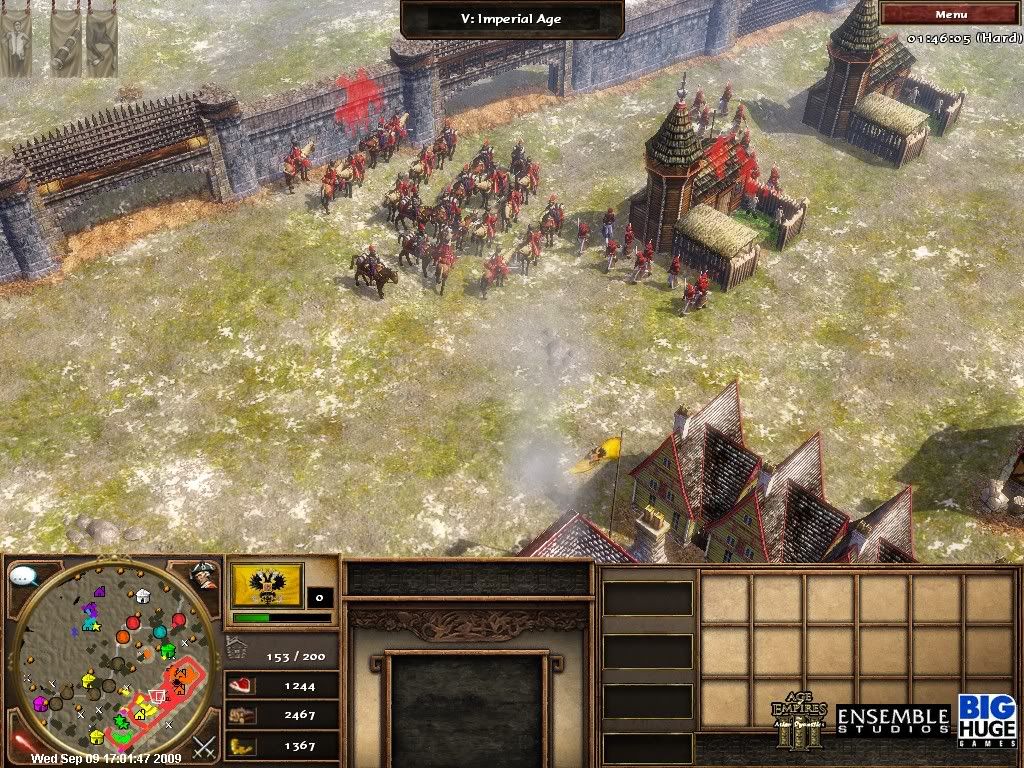Click the crossed swords minimap button

coord(204,746)
